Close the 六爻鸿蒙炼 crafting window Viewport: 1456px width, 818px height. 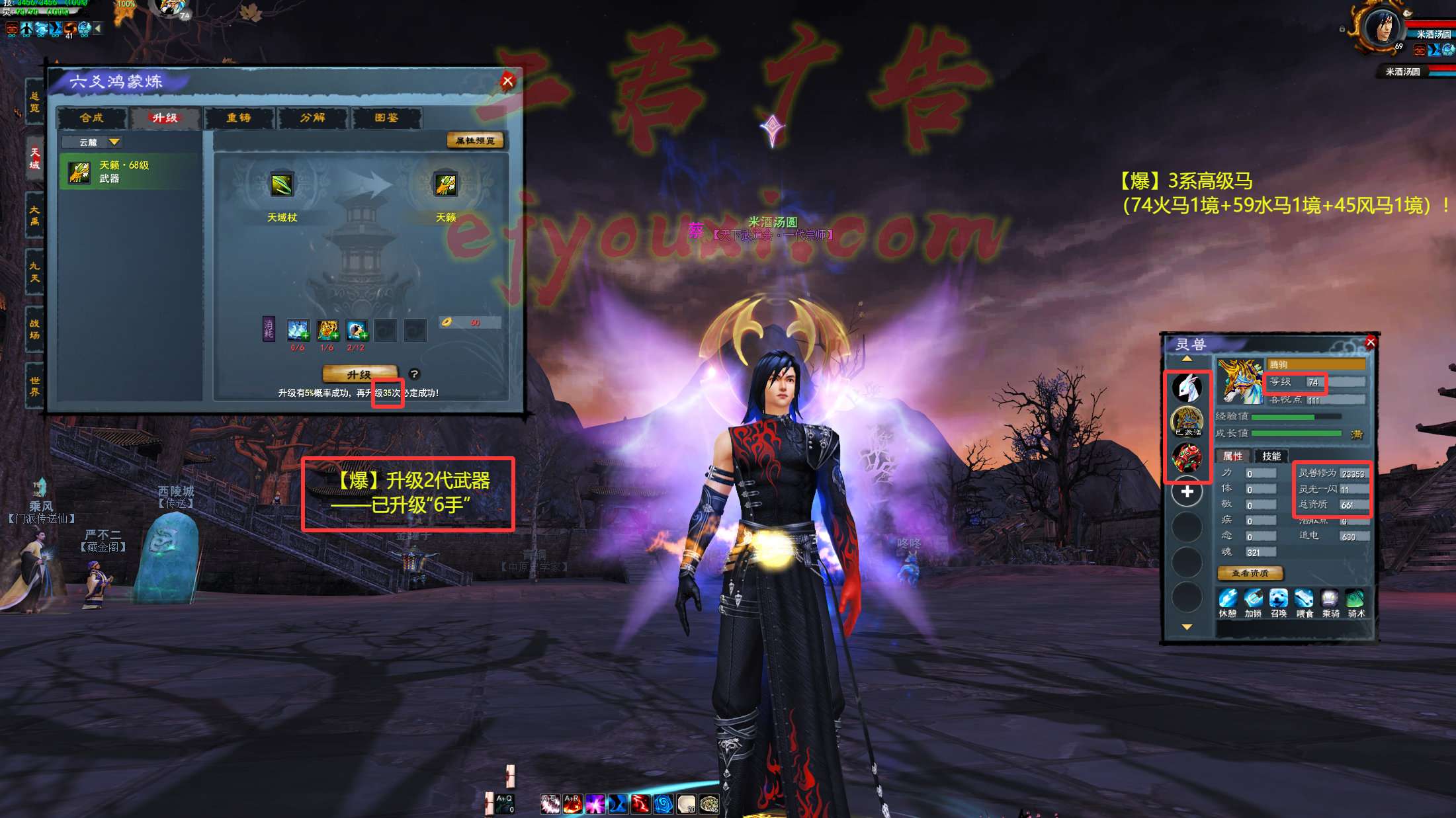click(507, 81)
